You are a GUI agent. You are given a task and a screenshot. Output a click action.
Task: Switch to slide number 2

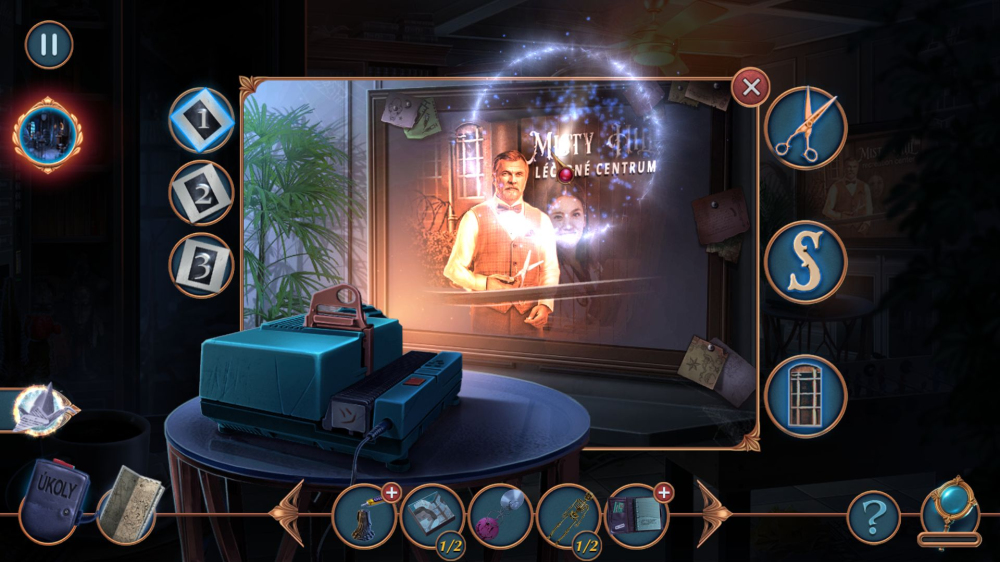point(201,192)
